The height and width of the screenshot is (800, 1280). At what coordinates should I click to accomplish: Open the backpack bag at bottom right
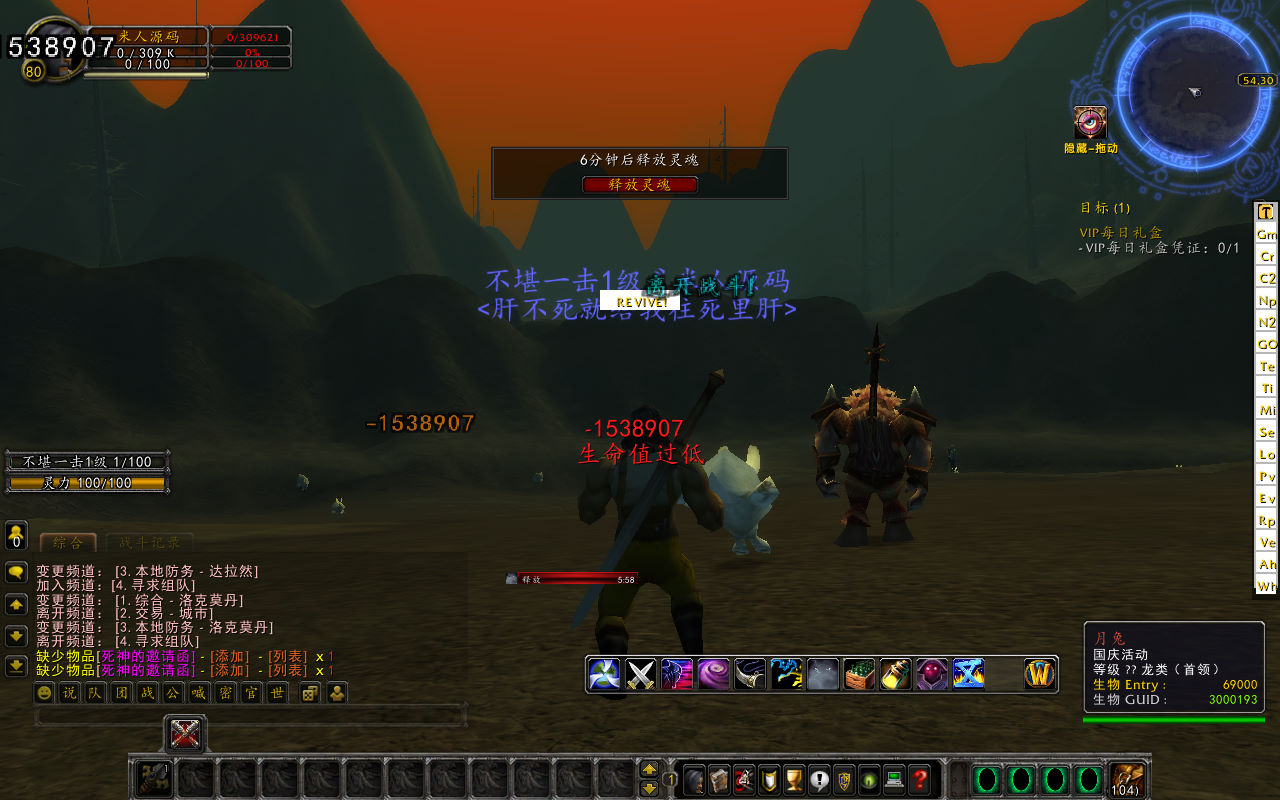coord(1127,779)
